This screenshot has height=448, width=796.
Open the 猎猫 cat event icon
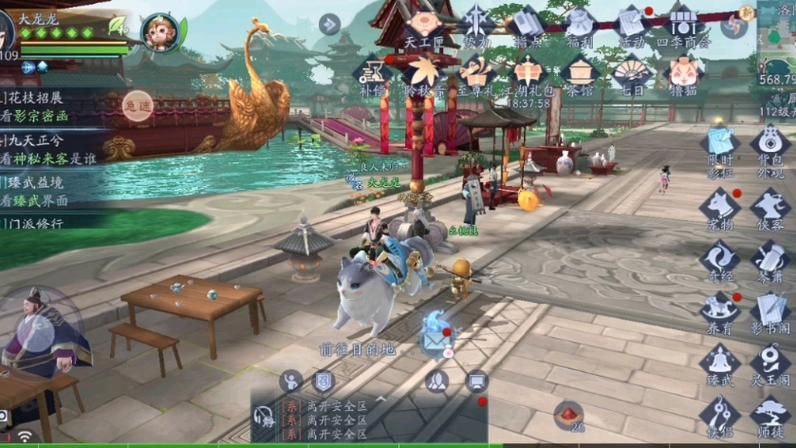click(684, 73)
